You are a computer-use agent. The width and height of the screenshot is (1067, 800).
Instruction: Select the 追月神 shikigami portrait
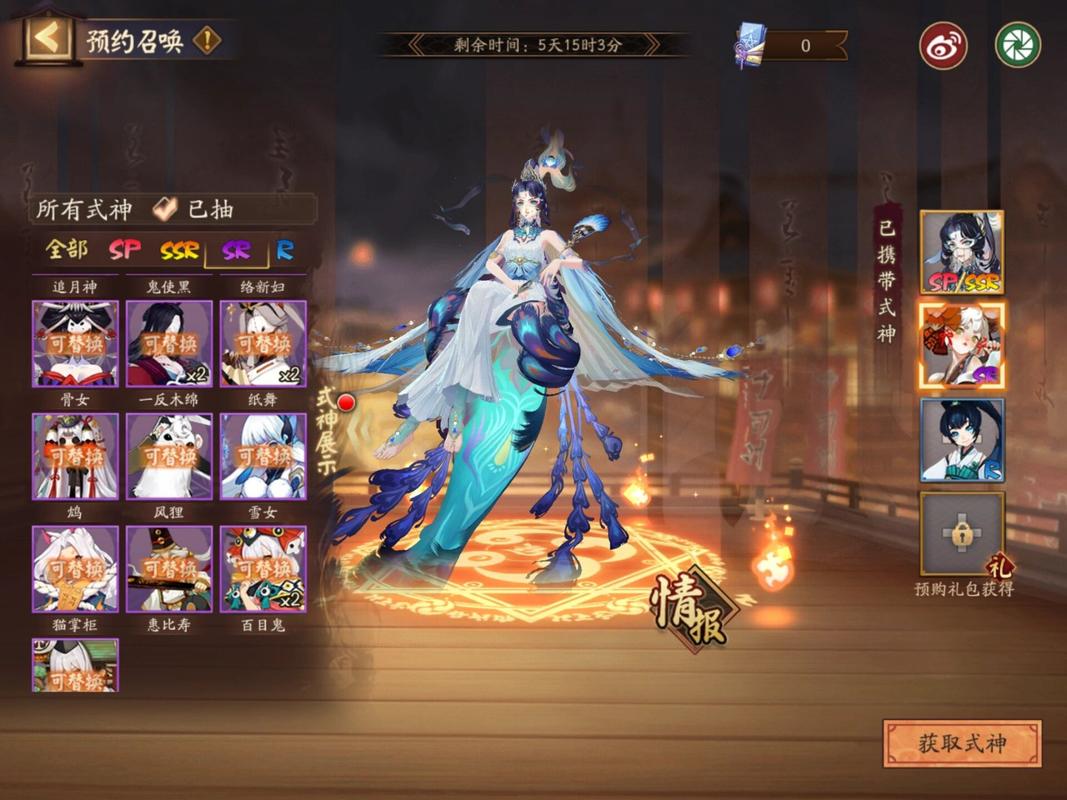click(x=75, y=343)
